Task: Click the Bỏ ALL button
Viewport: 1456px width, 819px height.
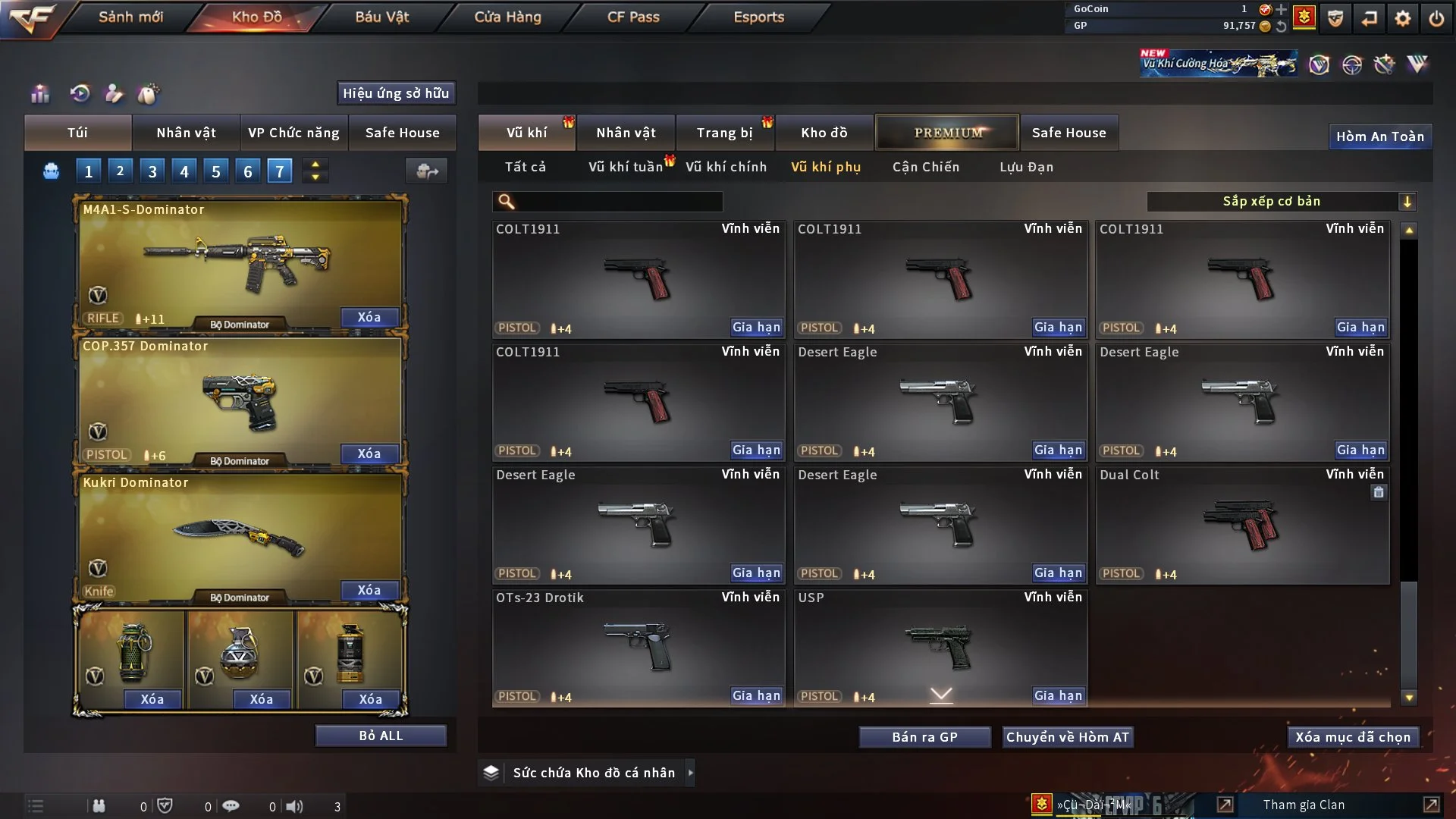Action: [381, 736]
